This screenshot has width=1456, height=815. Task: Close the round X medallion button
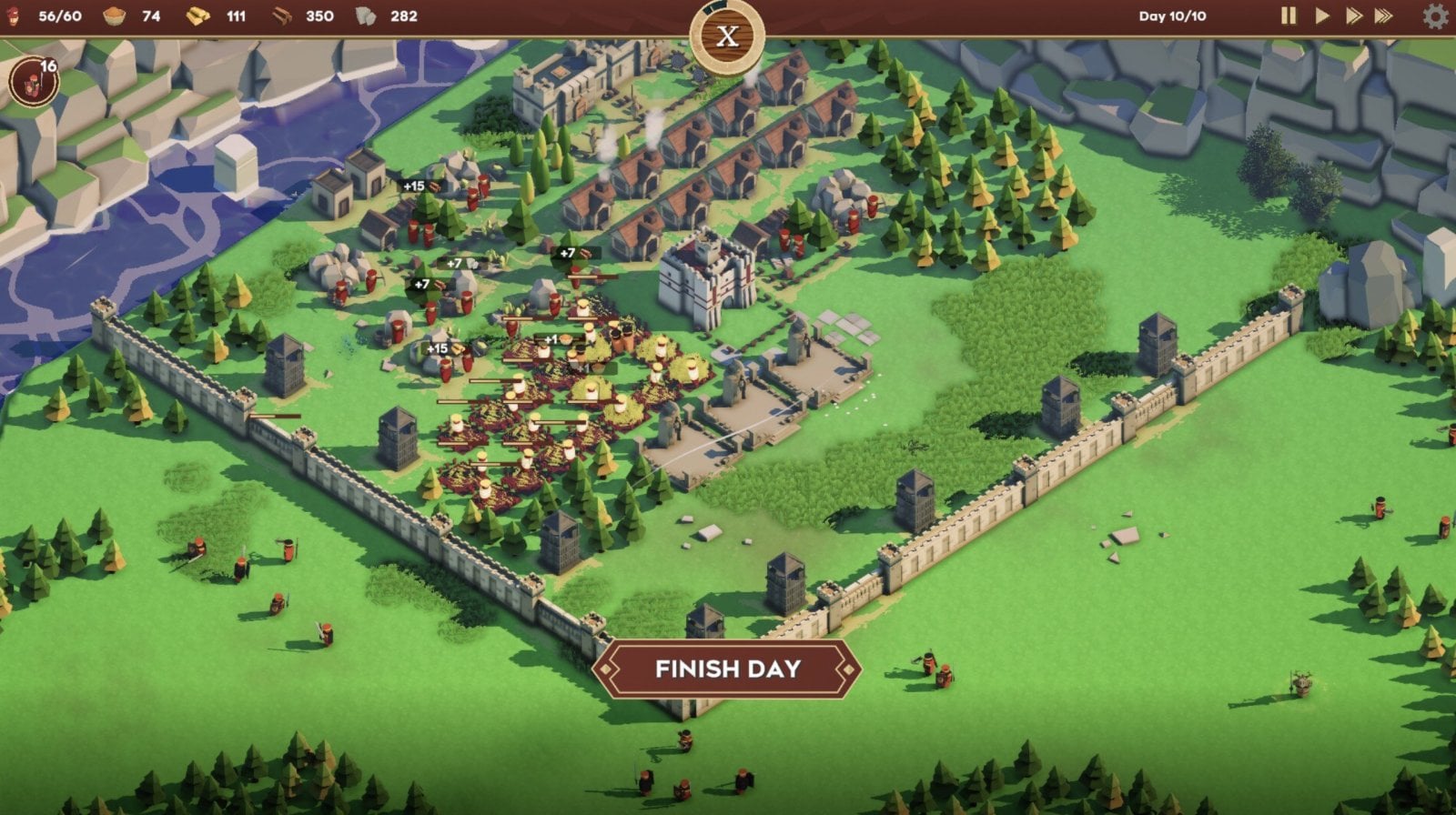[x=727, y=36]
